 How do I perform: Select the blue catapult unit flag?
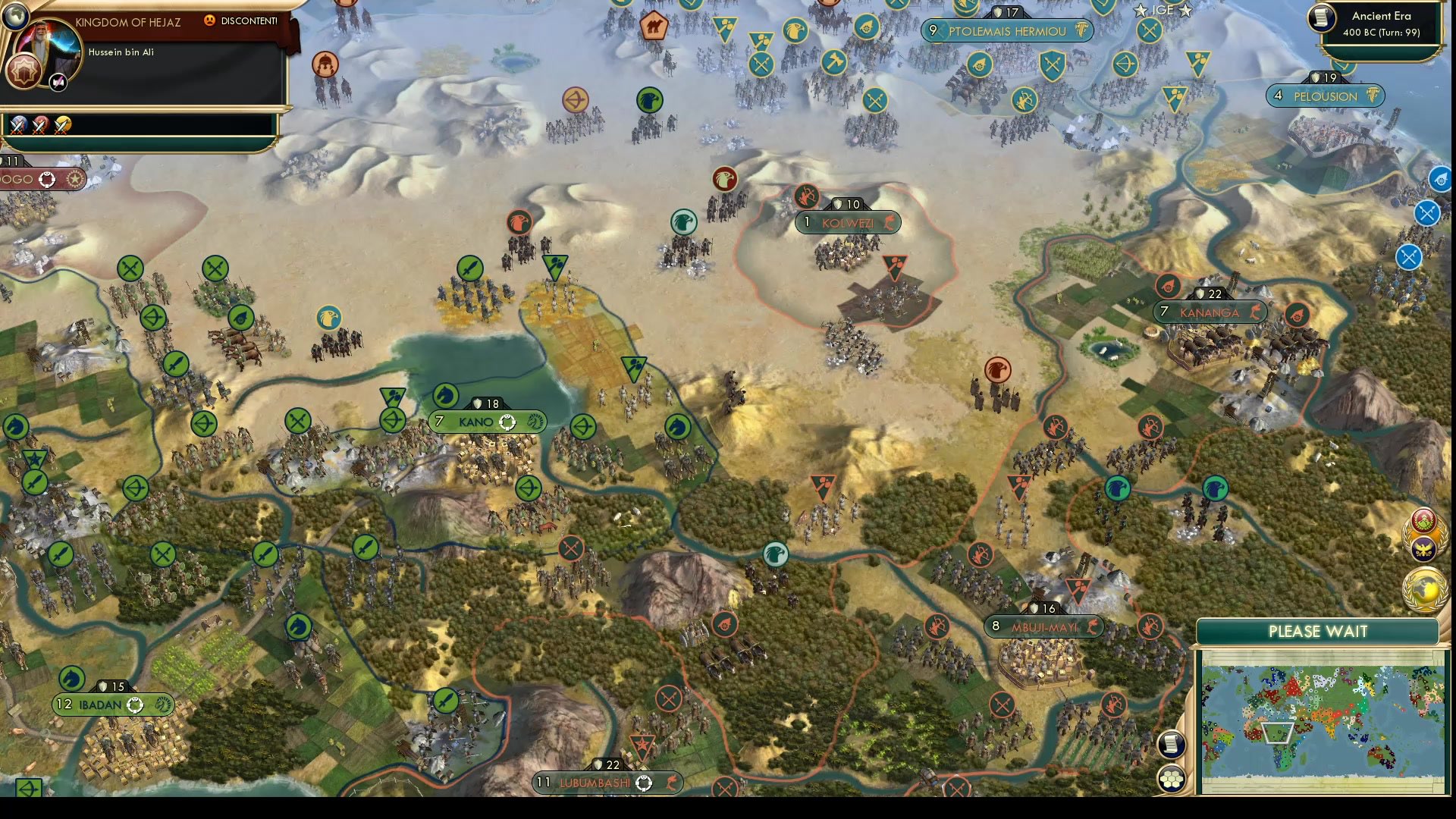[x=1439, y=180]
